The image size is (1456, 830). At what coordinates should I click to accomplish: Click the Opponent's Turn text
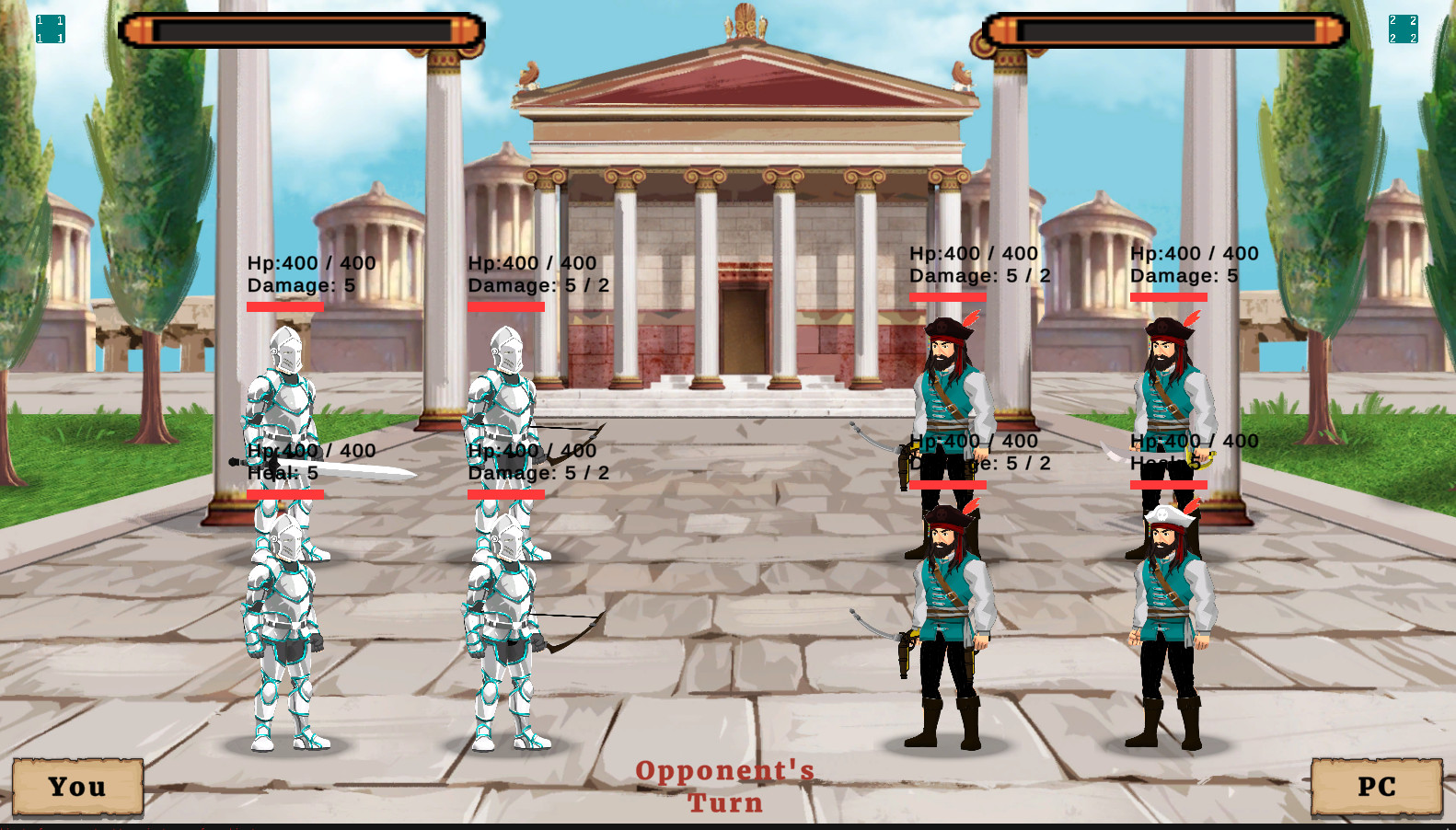pos(726,786)
